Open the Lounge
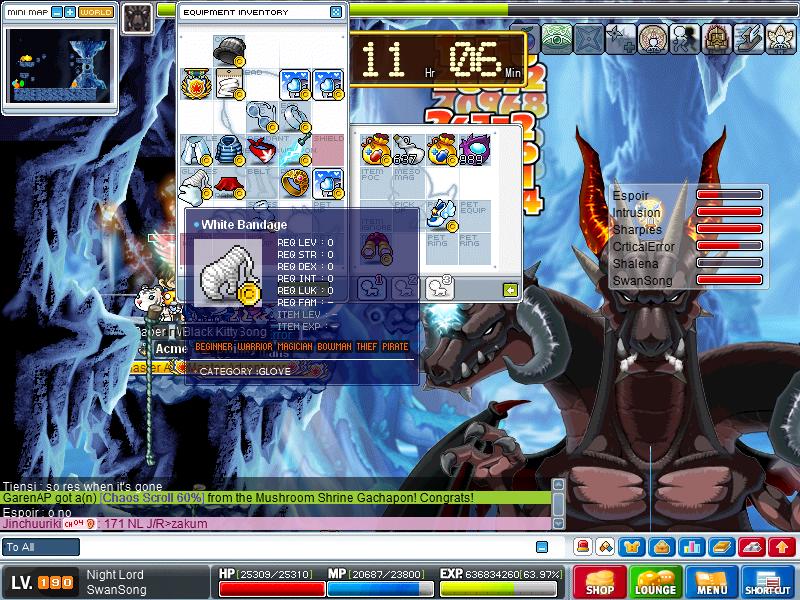This screenshot has height=600, width=800. tap(656, 582)
